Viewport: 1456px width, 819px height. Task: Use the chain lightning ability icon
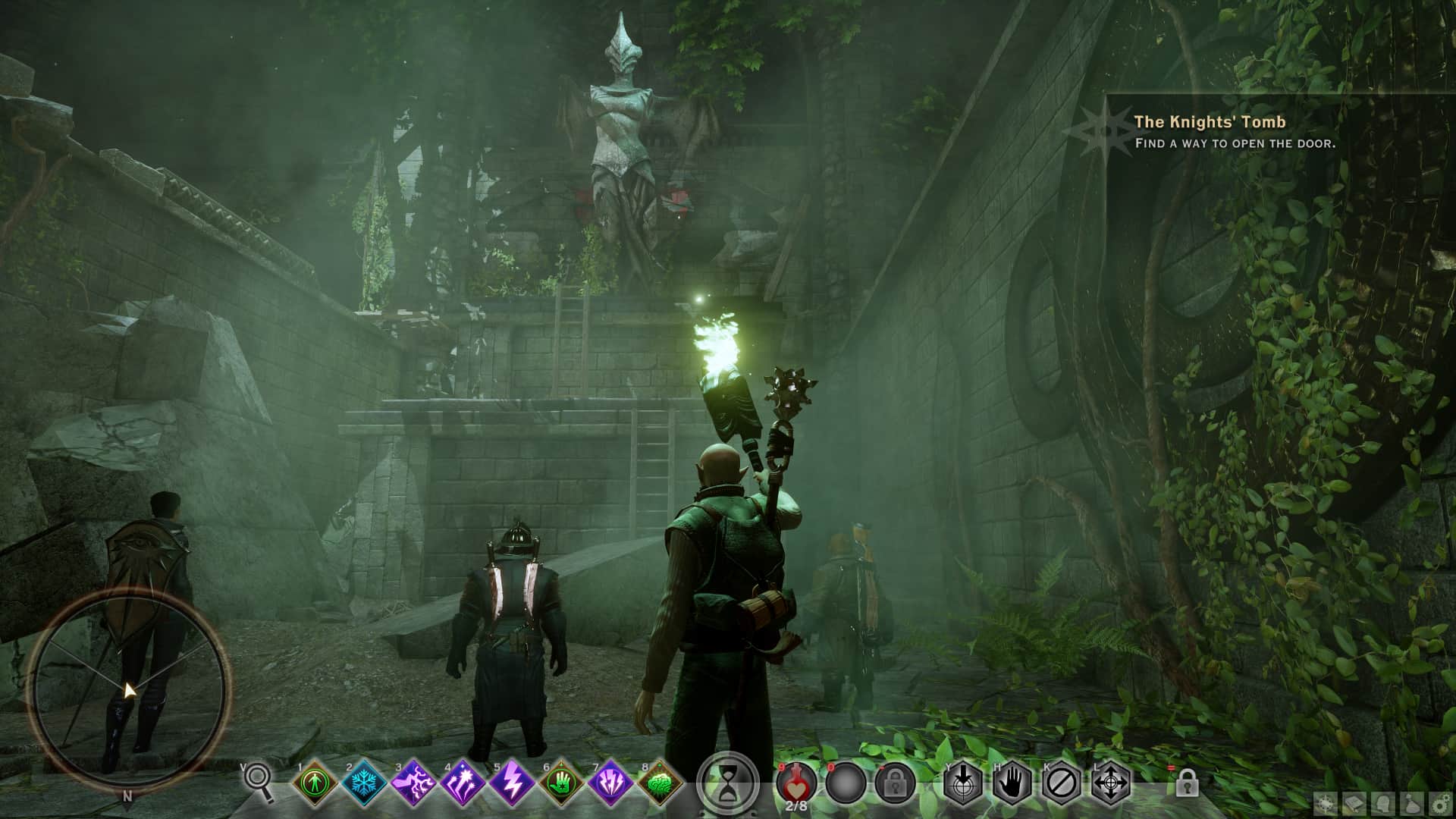414,783
